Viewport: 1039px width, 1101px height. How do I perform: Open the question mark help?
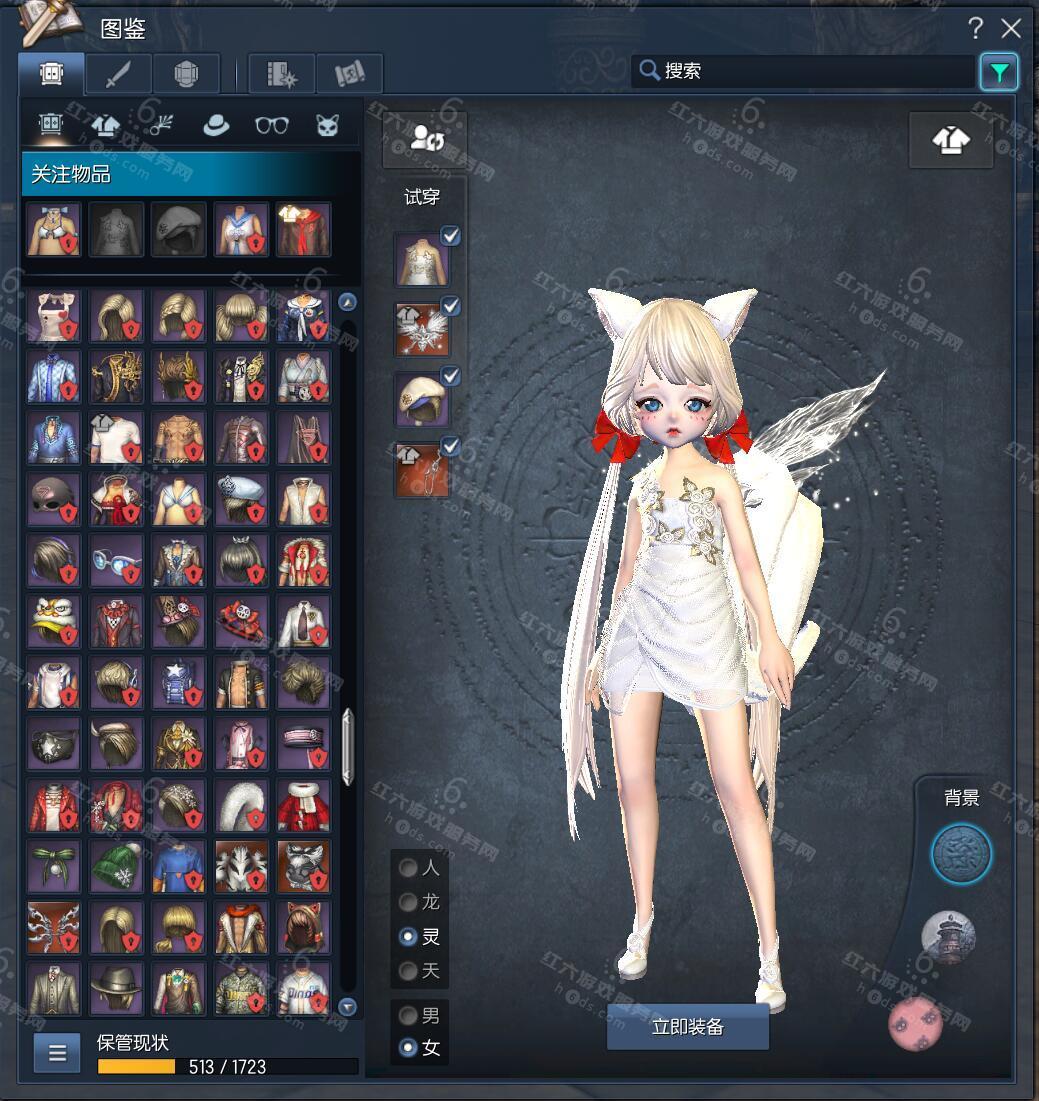(x=975, y=29)
